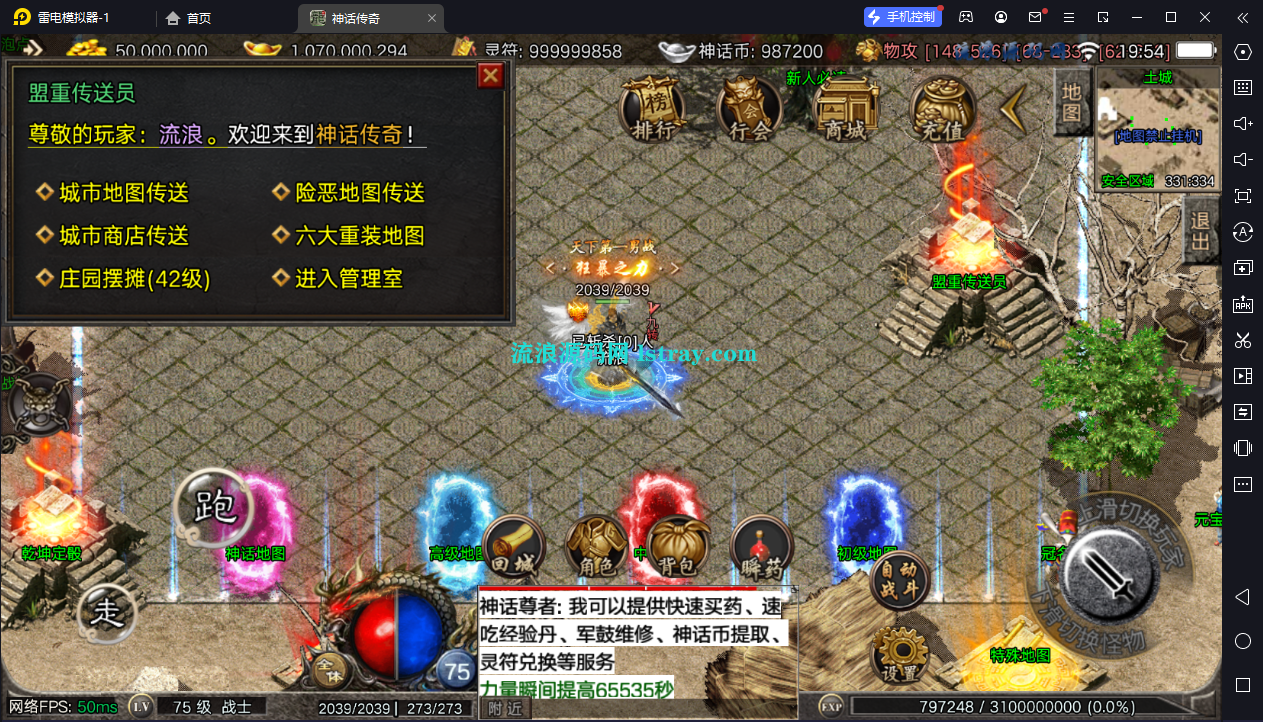This screenshot has width=1263, height=722.
Task: Select 险恶地图传送 option
Action: pyautogui.click(x=359, y=193)
